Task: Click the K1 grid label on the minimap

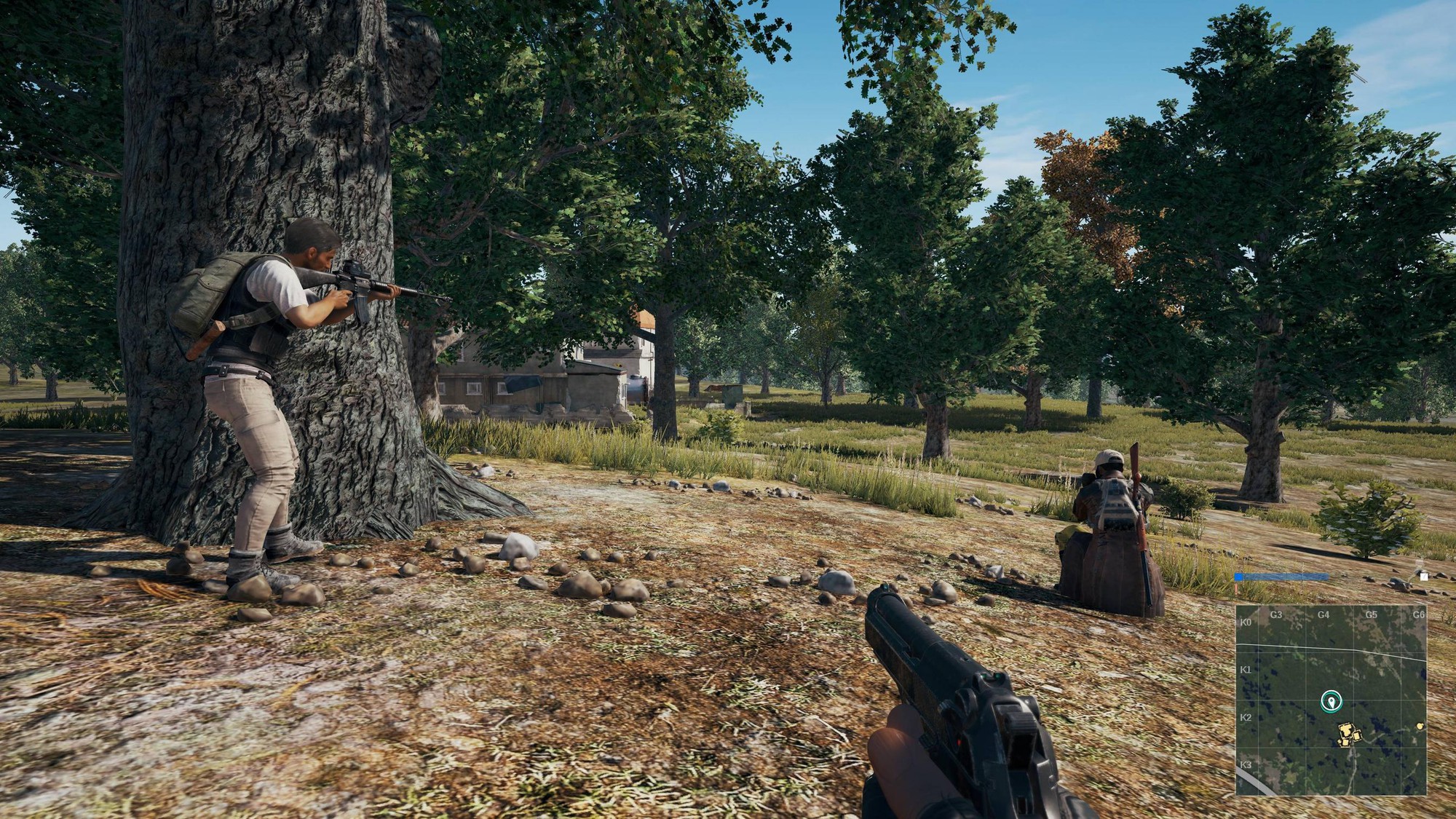Action: (x=1244, y=668)
